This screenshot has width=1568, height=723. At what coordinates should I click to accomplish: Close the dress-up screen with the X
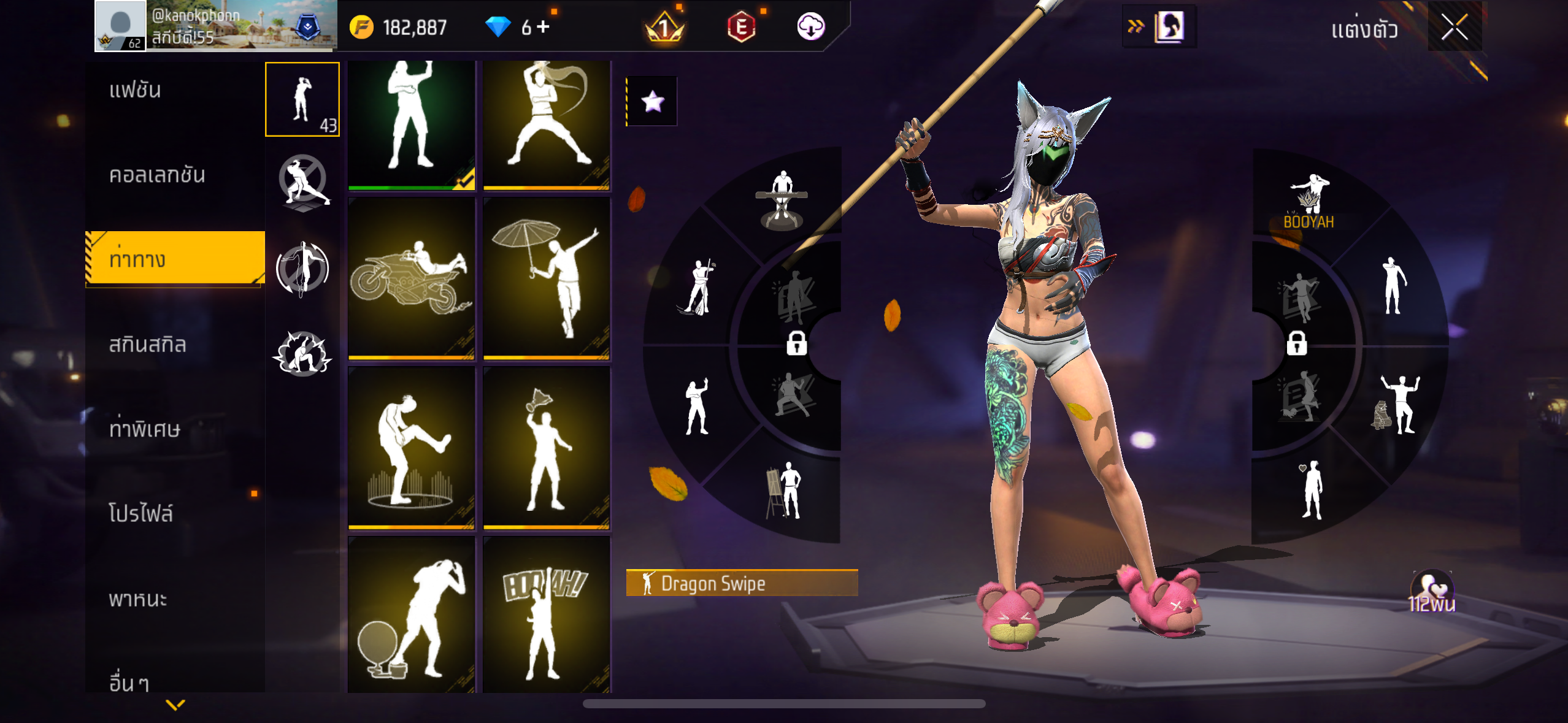1454,27
